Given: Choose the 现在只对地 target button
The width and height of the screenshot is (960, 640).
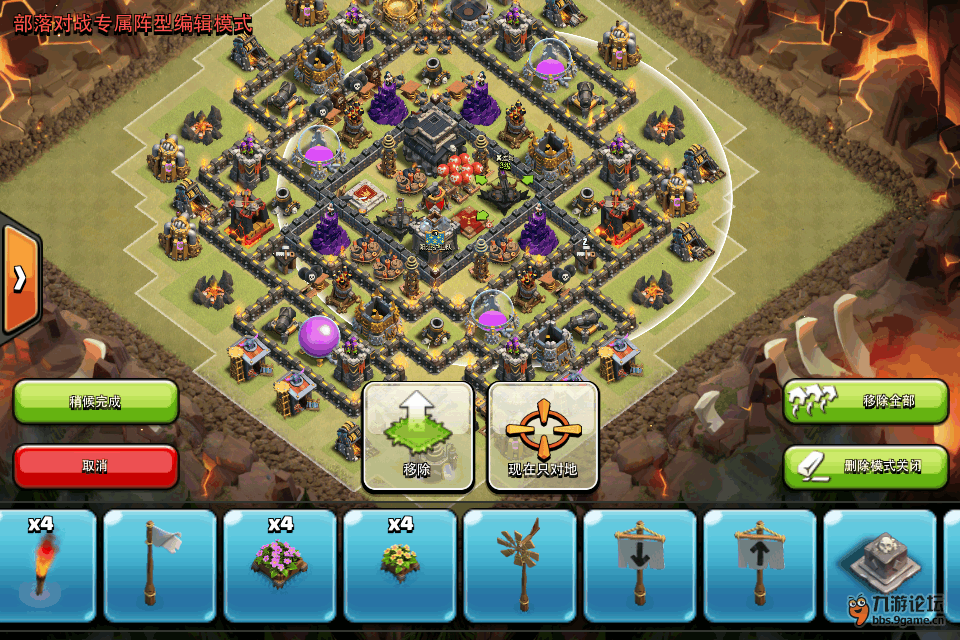Looking at the screenshot, I should (543, 436).
